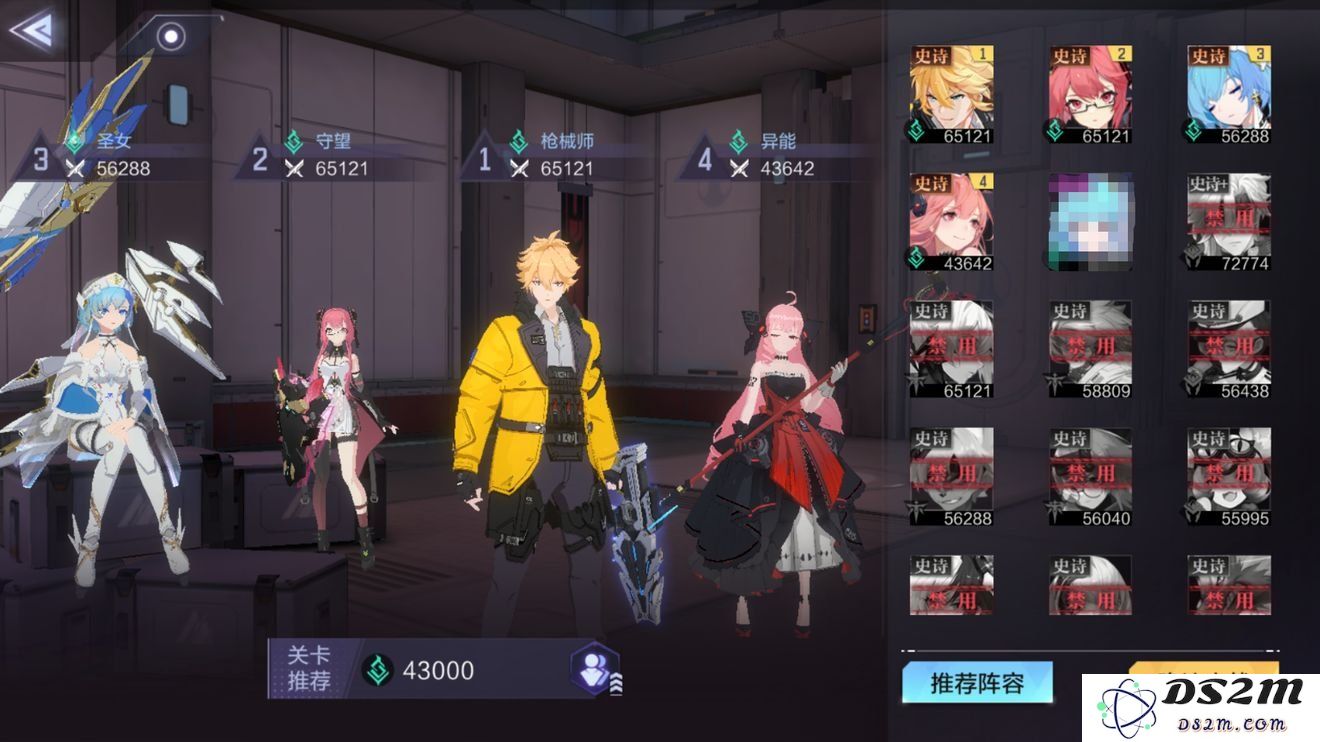Select the disabled hero portrait with 56438
This screenshot has height=742, width=1320.
point(1229,350)
